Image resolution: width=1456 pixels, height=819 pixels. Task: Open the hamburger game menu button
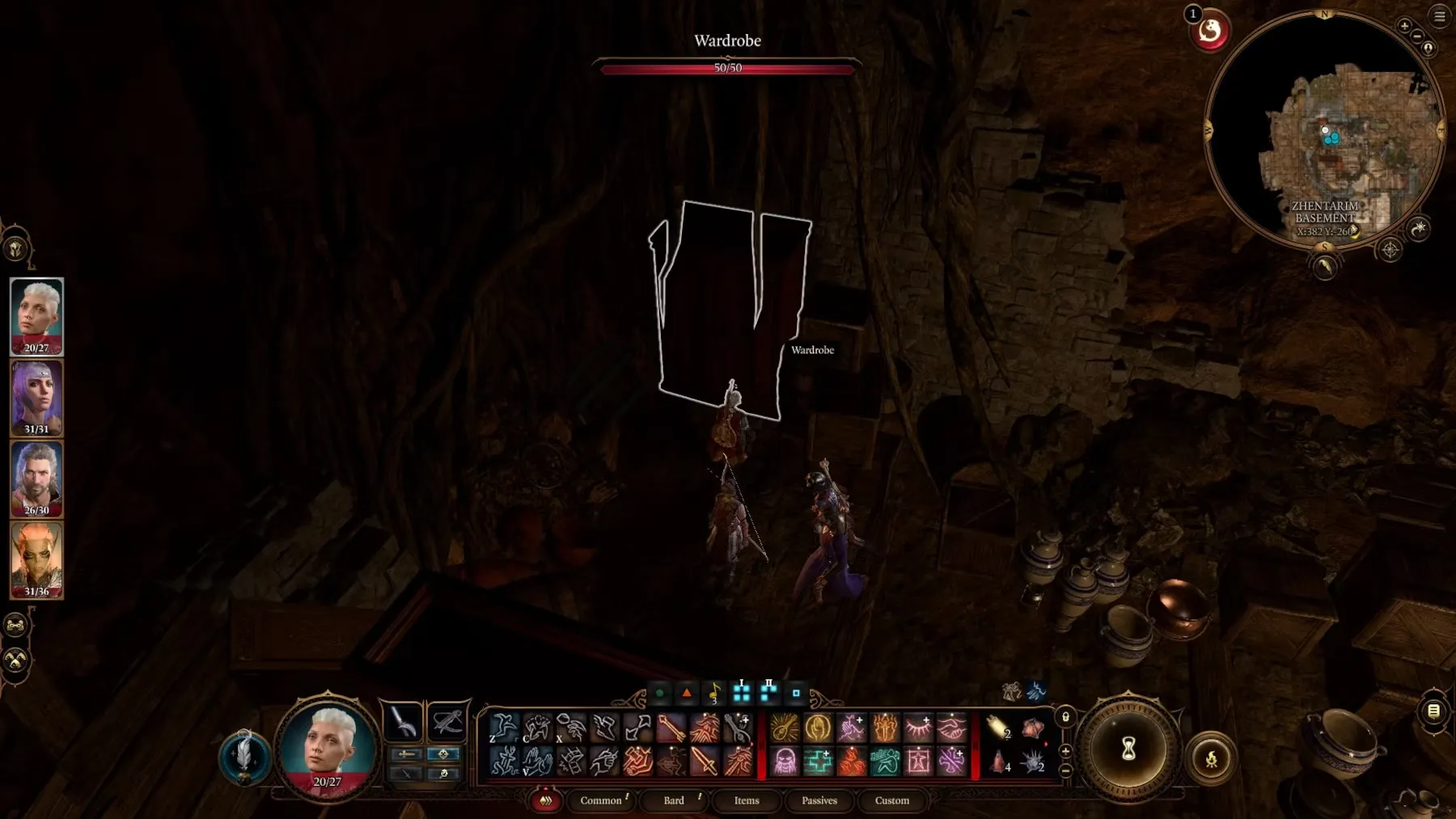[x=1440, y=15]
